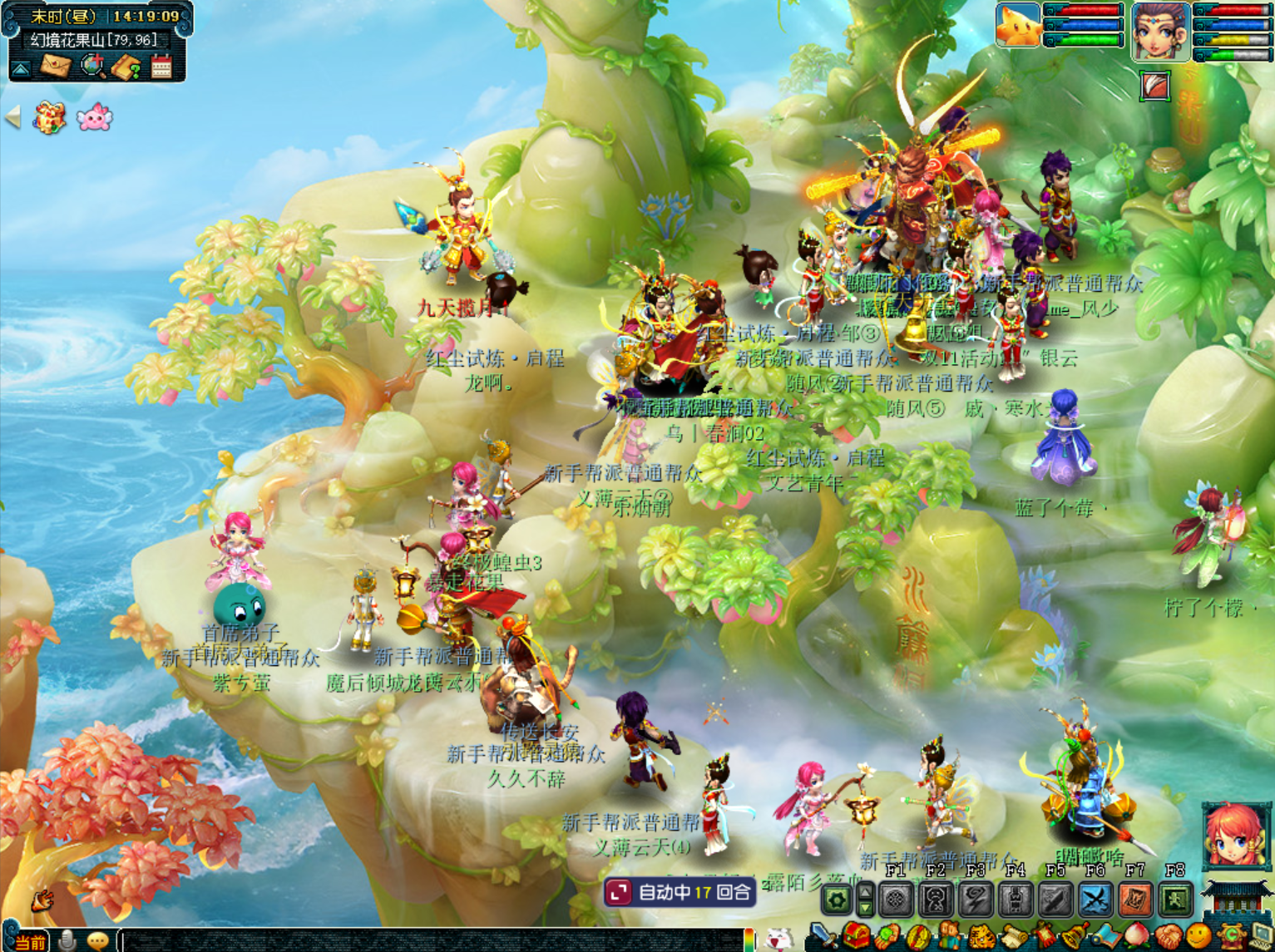Open the handshake friends icon

click(x=1168, y=937)
